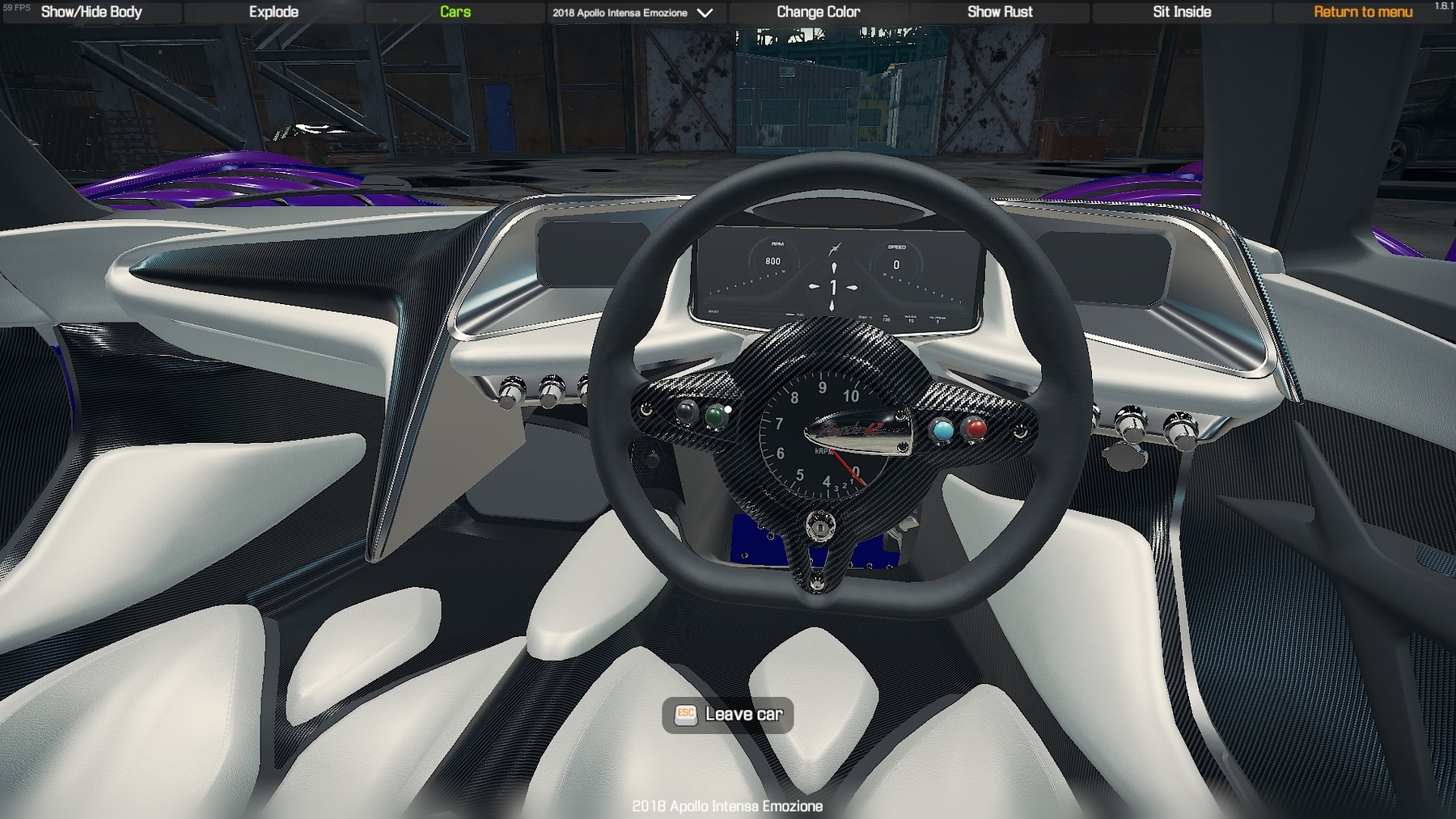
Task: Open the Cars tab
Action: (455, 12)
